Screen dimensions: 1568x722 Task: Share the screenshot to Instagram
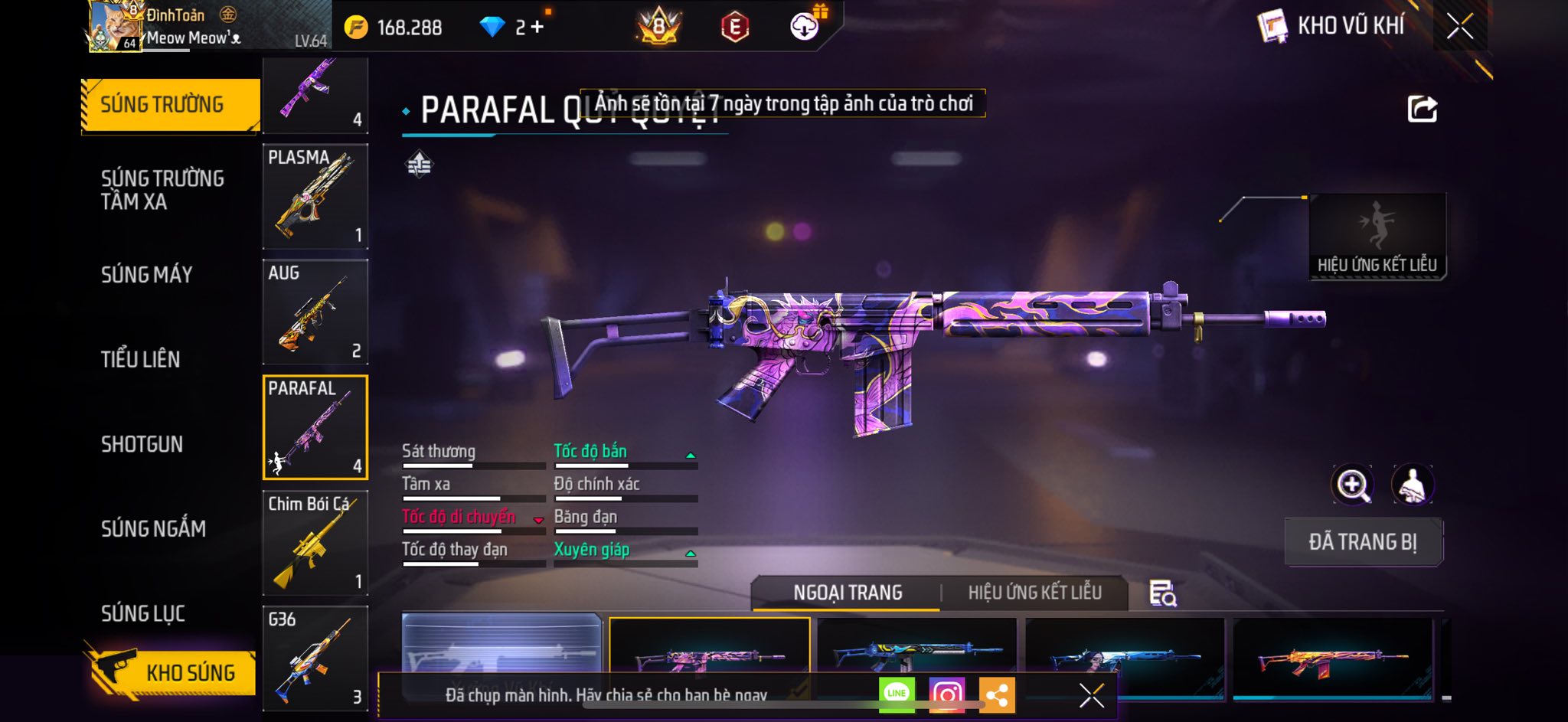pos(946,694)
